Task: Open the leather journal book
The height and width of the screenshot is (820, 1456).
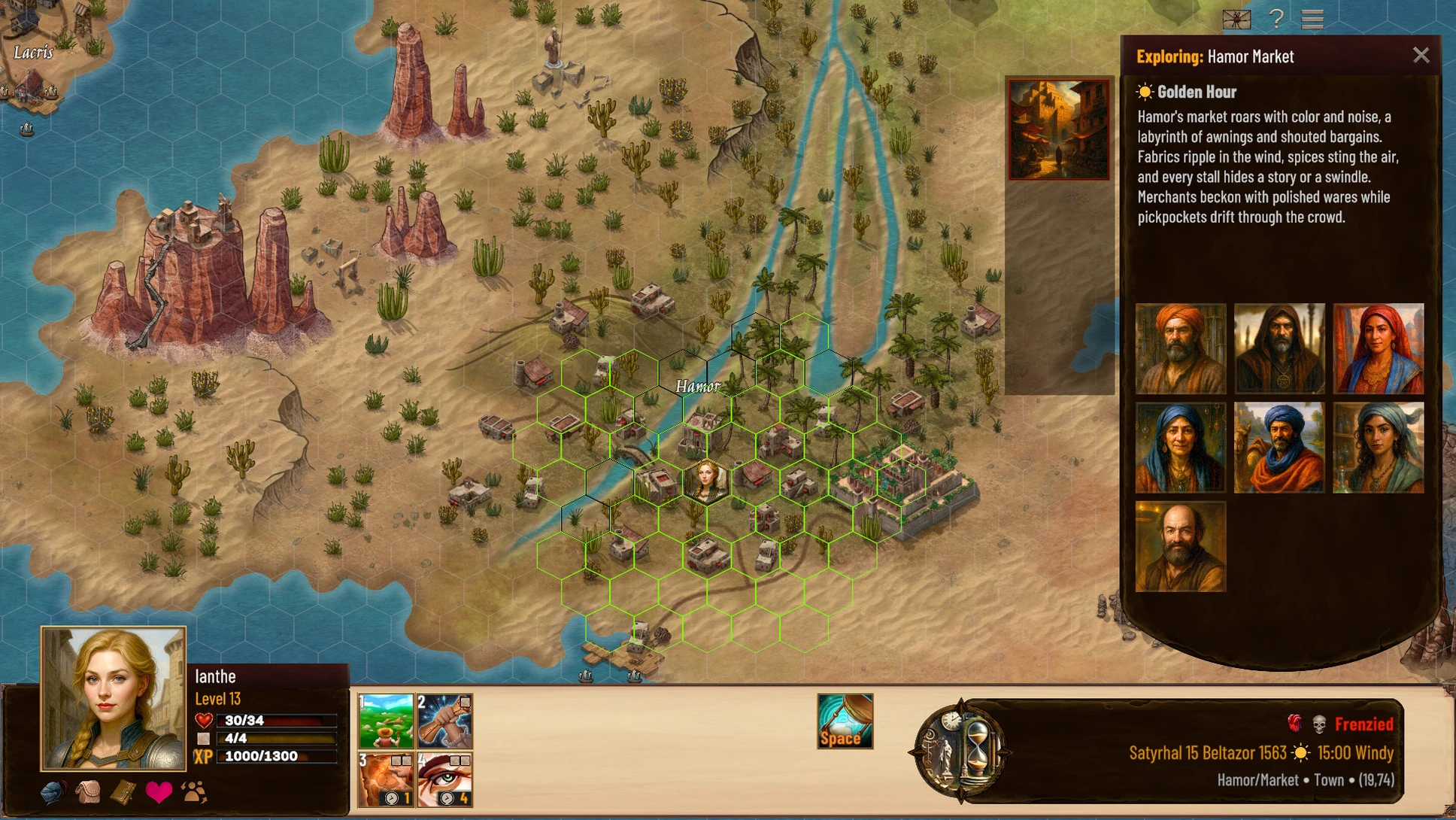Action: pyautogui.click(x=123, y=792)
